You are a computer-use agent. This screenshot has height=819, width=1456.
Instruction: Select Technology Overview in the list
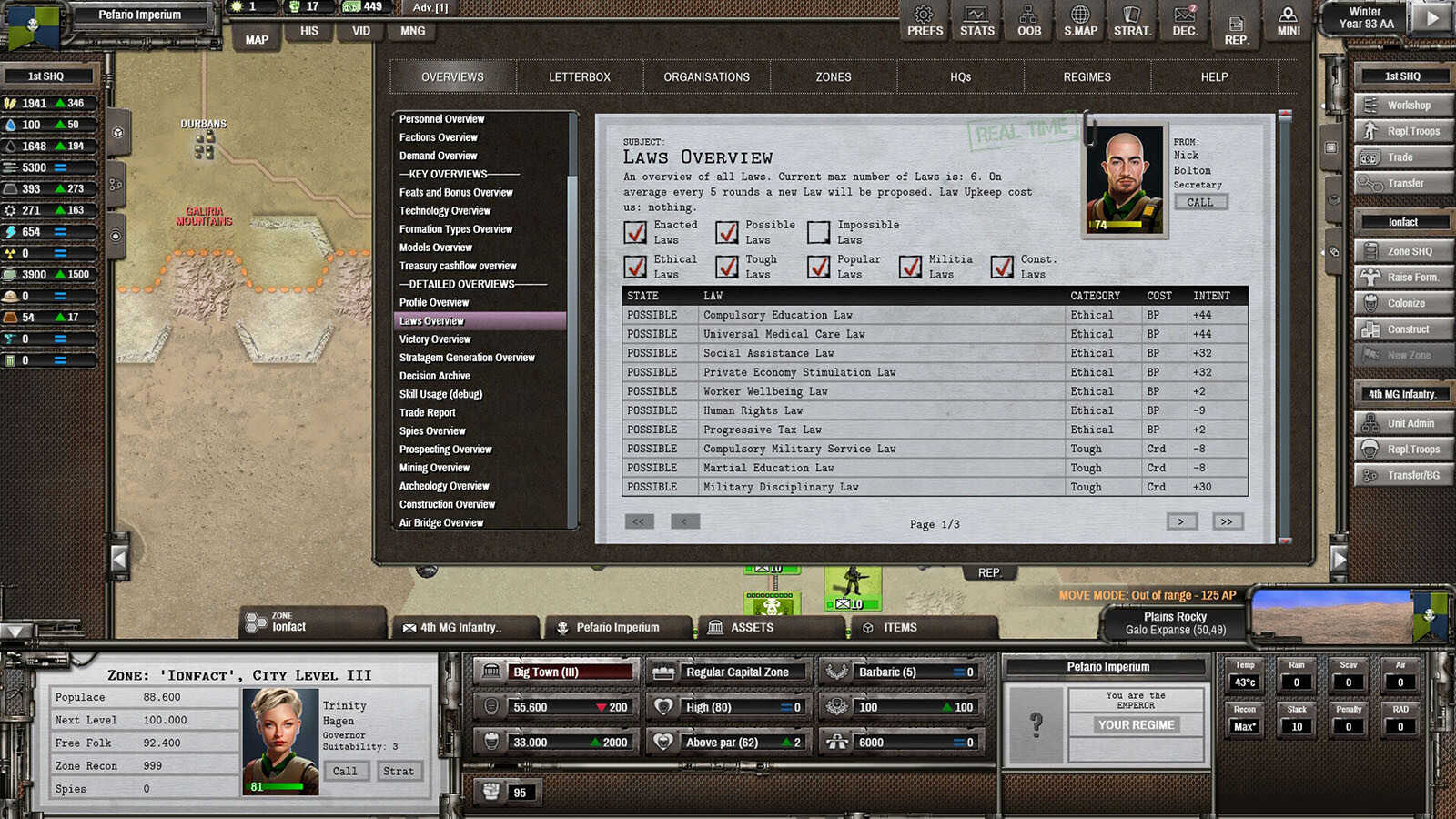coord(445,210)
